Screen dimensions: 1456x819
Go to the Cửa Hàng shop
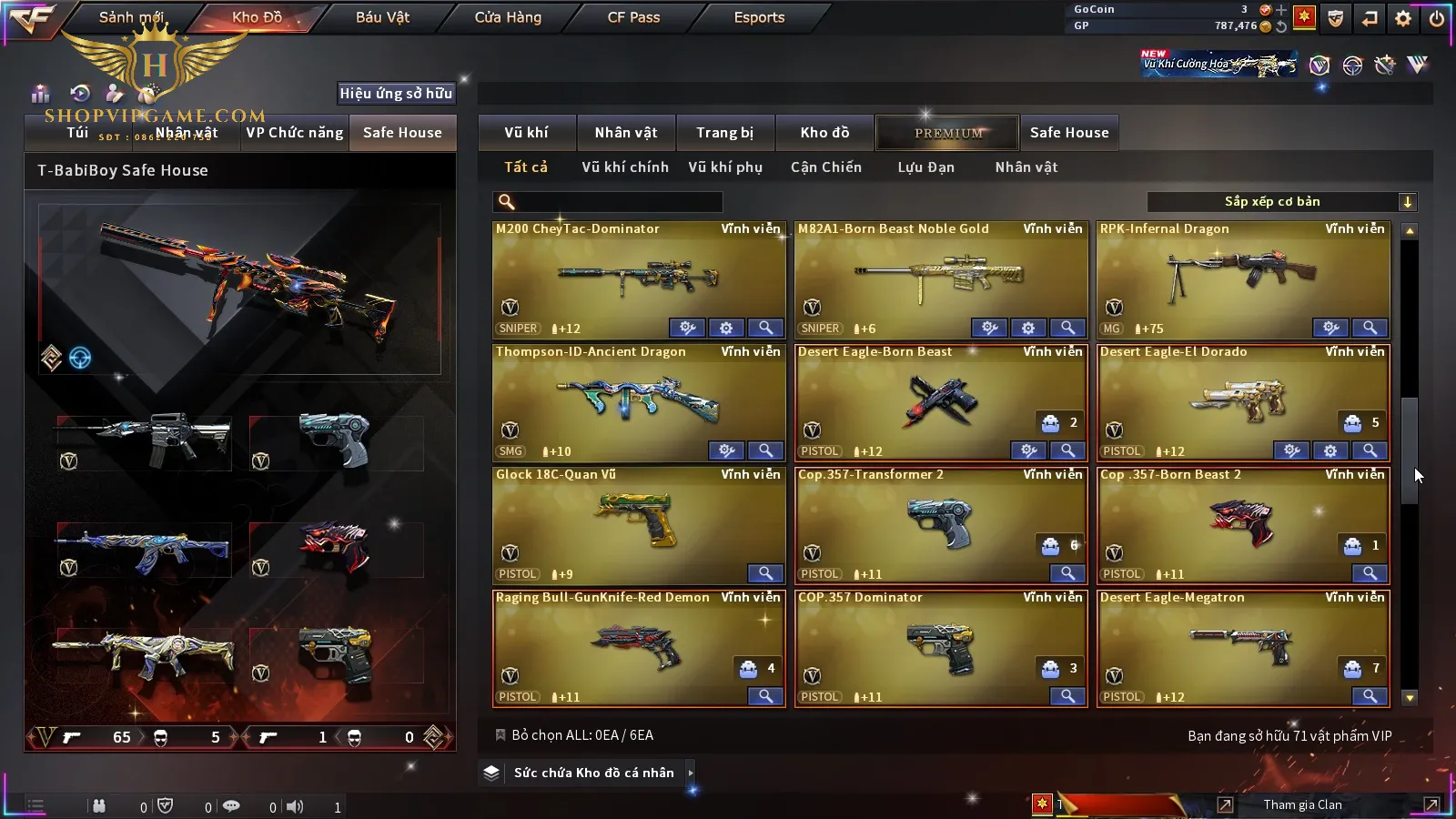[x=508, y=17]
